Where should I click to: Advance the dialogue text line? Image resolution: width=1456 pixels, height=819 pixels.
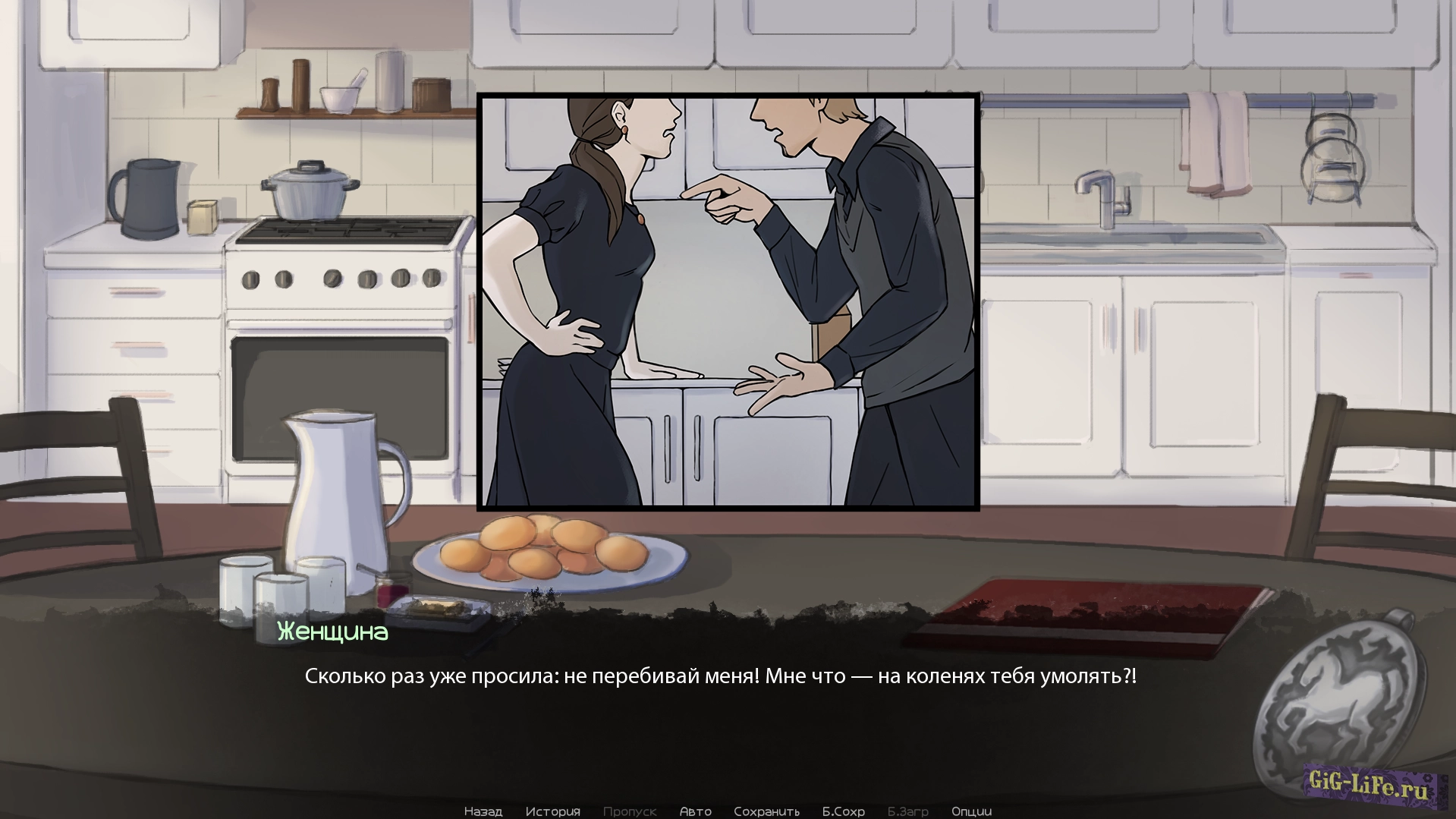click(720, 676)
